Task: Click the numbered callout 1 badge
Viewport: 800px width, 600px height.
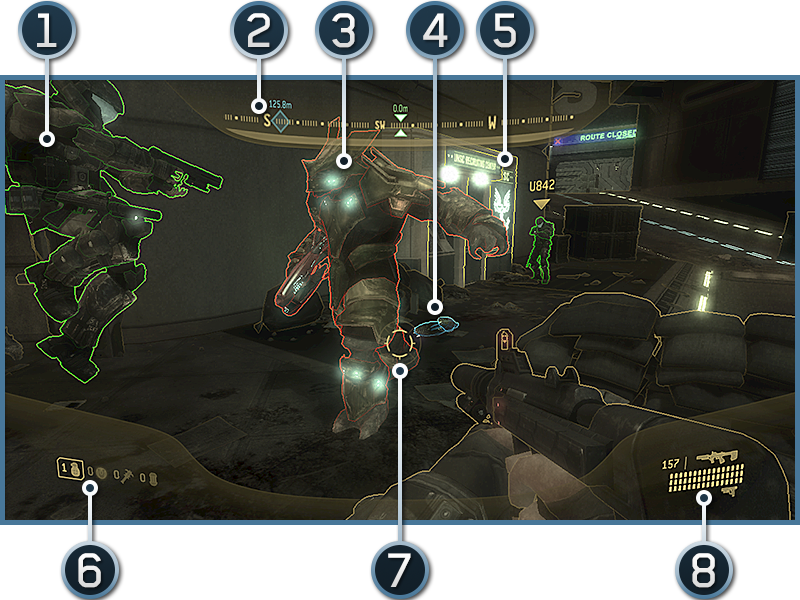Action: 45,32
